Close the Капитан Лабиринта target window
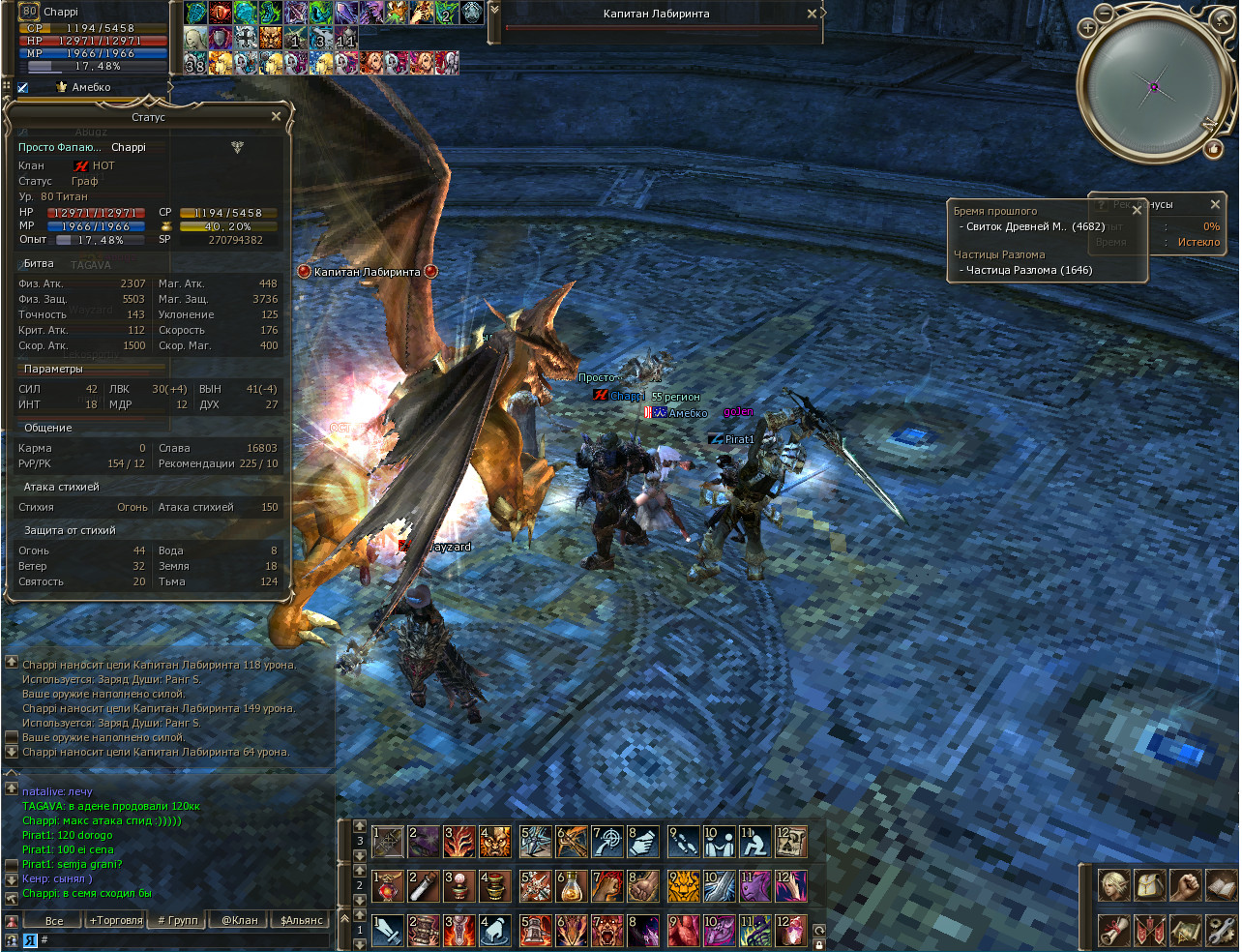 (812, 14)
